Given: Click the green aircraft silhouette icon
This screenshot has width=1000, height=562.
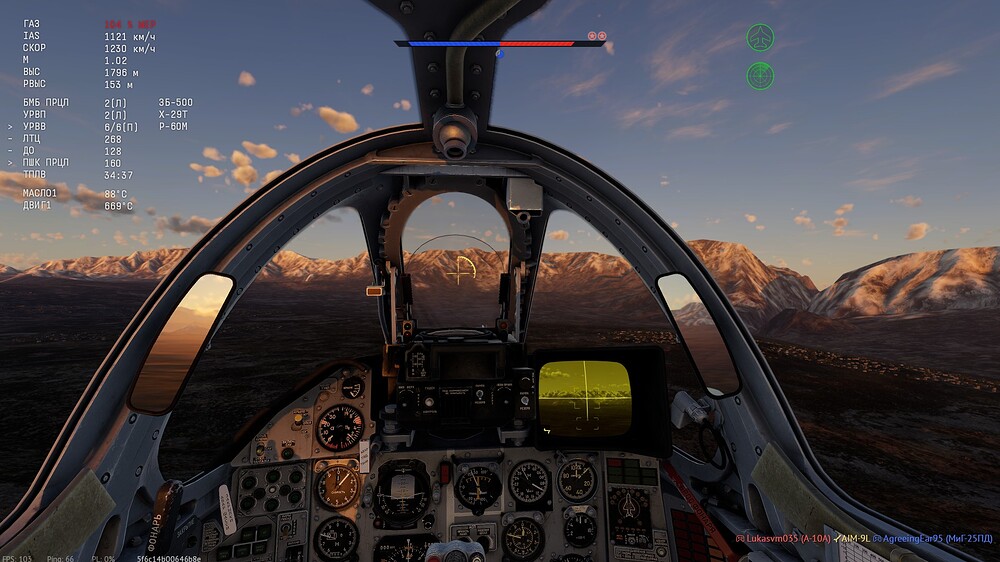Looking at the screenshot, I should coord(760,39).
